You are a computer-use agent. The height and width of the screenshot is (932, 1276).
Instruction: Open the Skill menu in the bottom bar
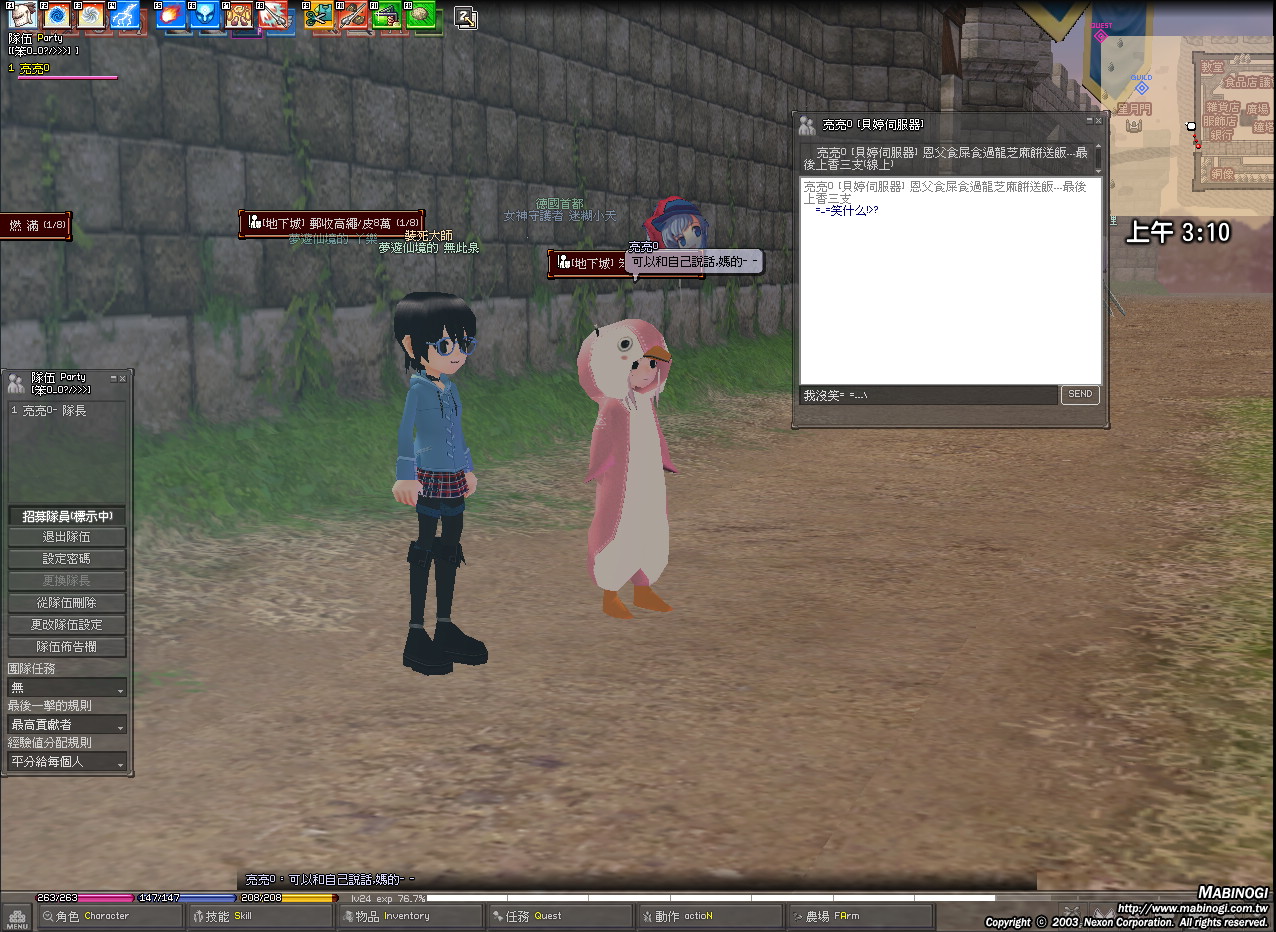pyautogui.click(x=258, y=916)
